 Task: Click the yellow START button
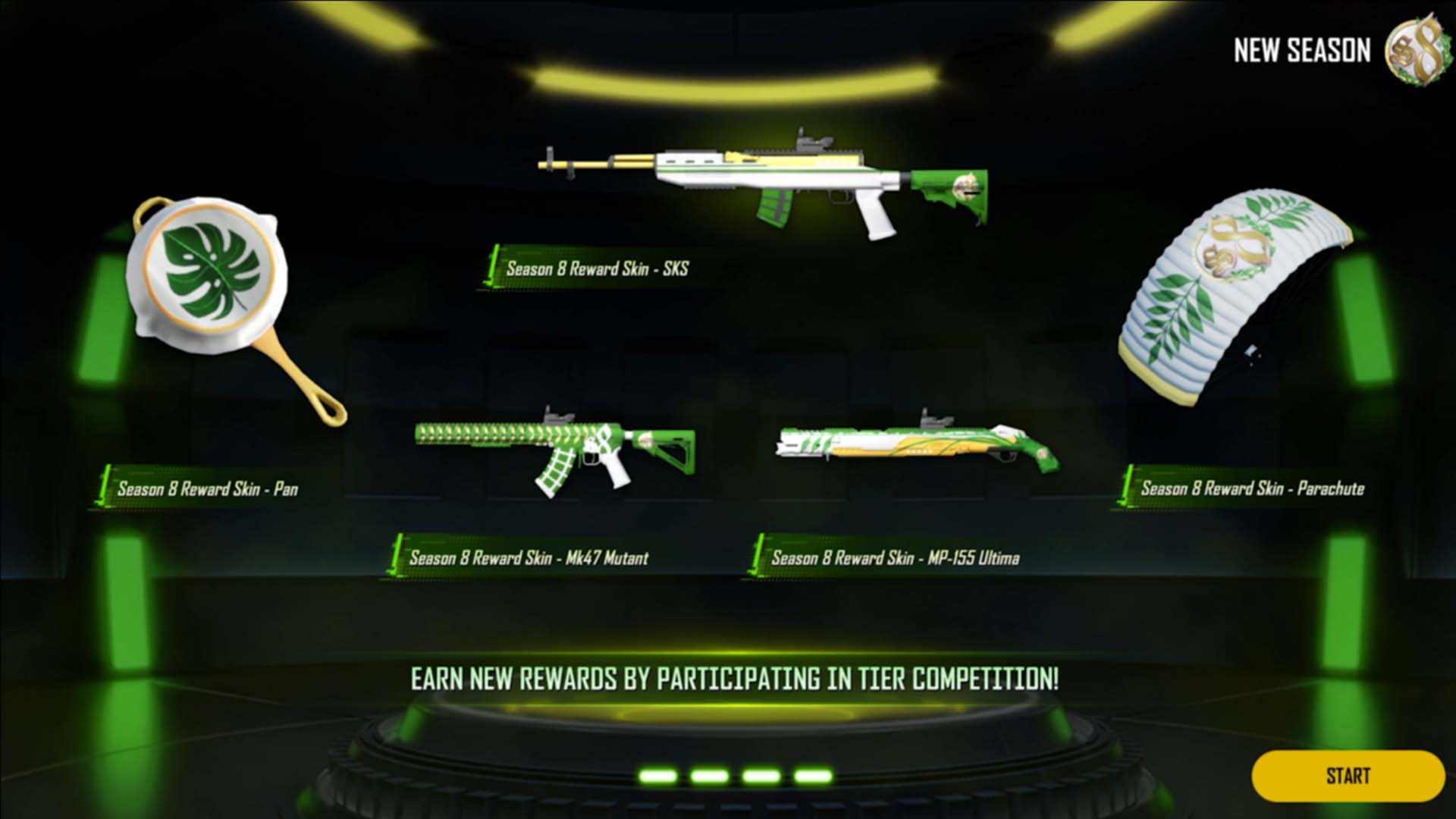1348,776
